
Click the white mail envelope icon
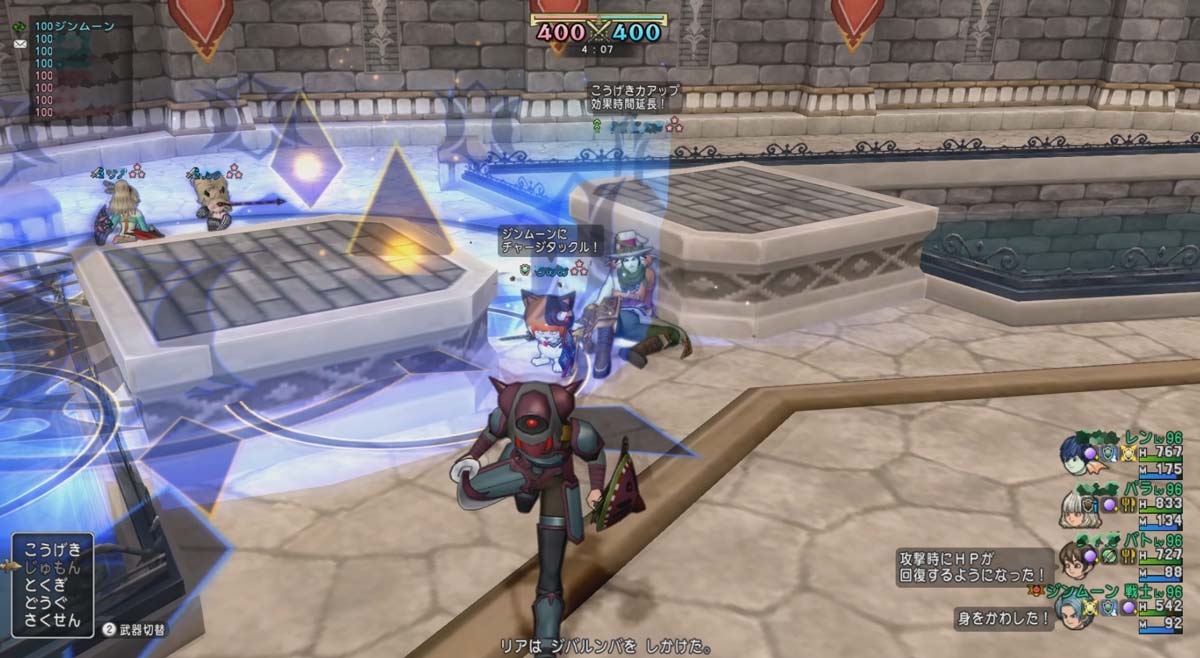click(x=20, y=45)
